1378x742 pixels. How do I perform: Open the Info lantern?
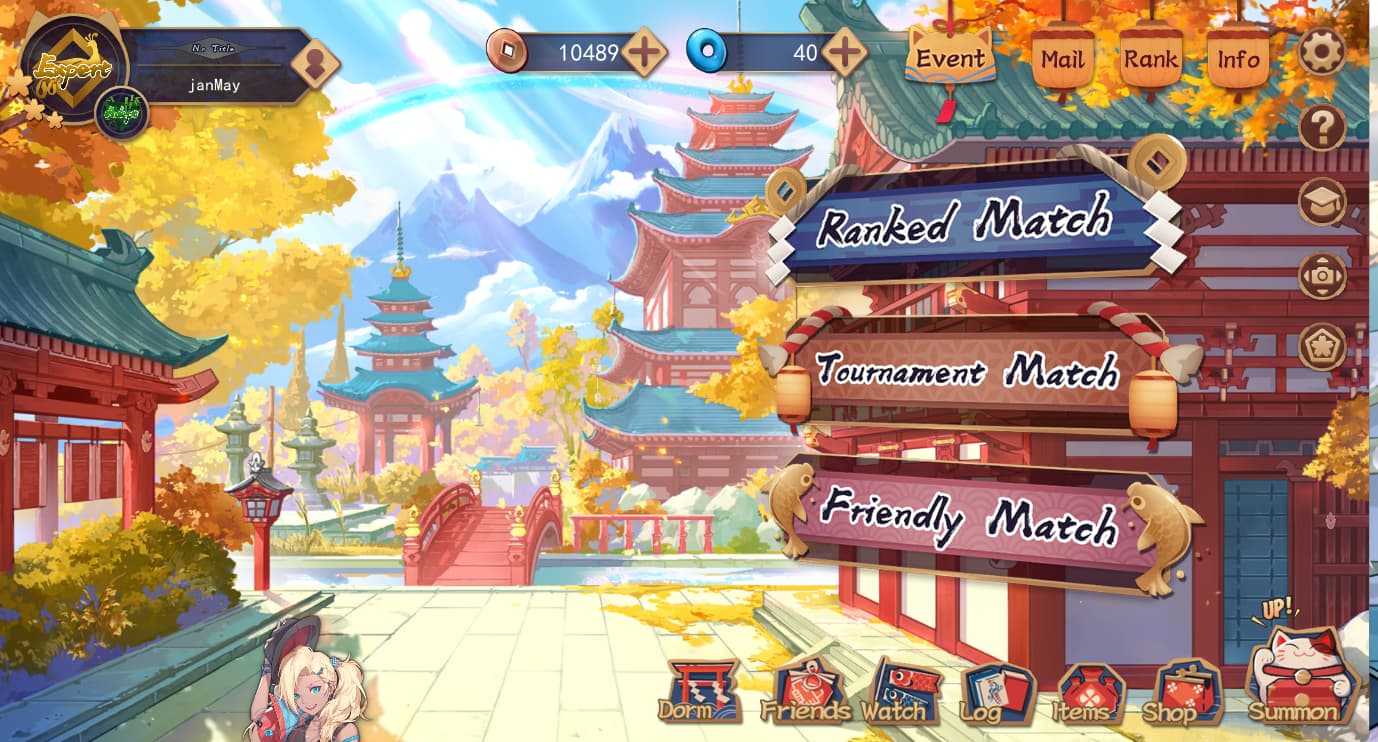click(1238, 59)
